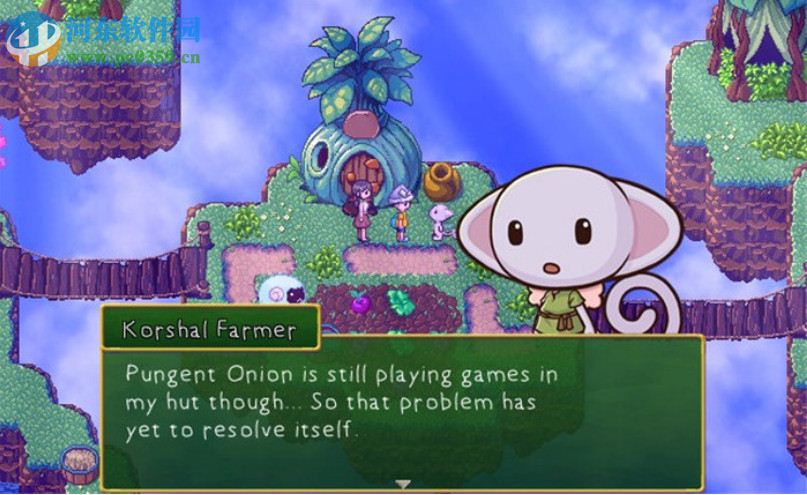
Task: Advance dialogue with the small down arrow
Action: pos(402,484)
